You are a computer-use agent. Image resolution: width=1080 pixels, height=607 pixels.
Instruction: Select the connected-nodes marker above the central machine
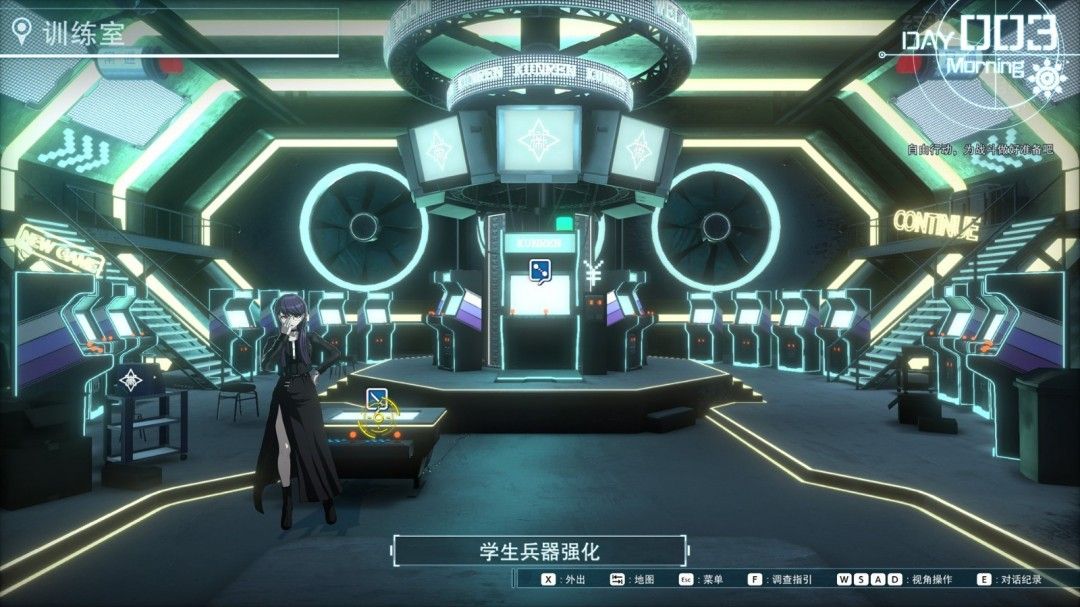pos(539,268)
